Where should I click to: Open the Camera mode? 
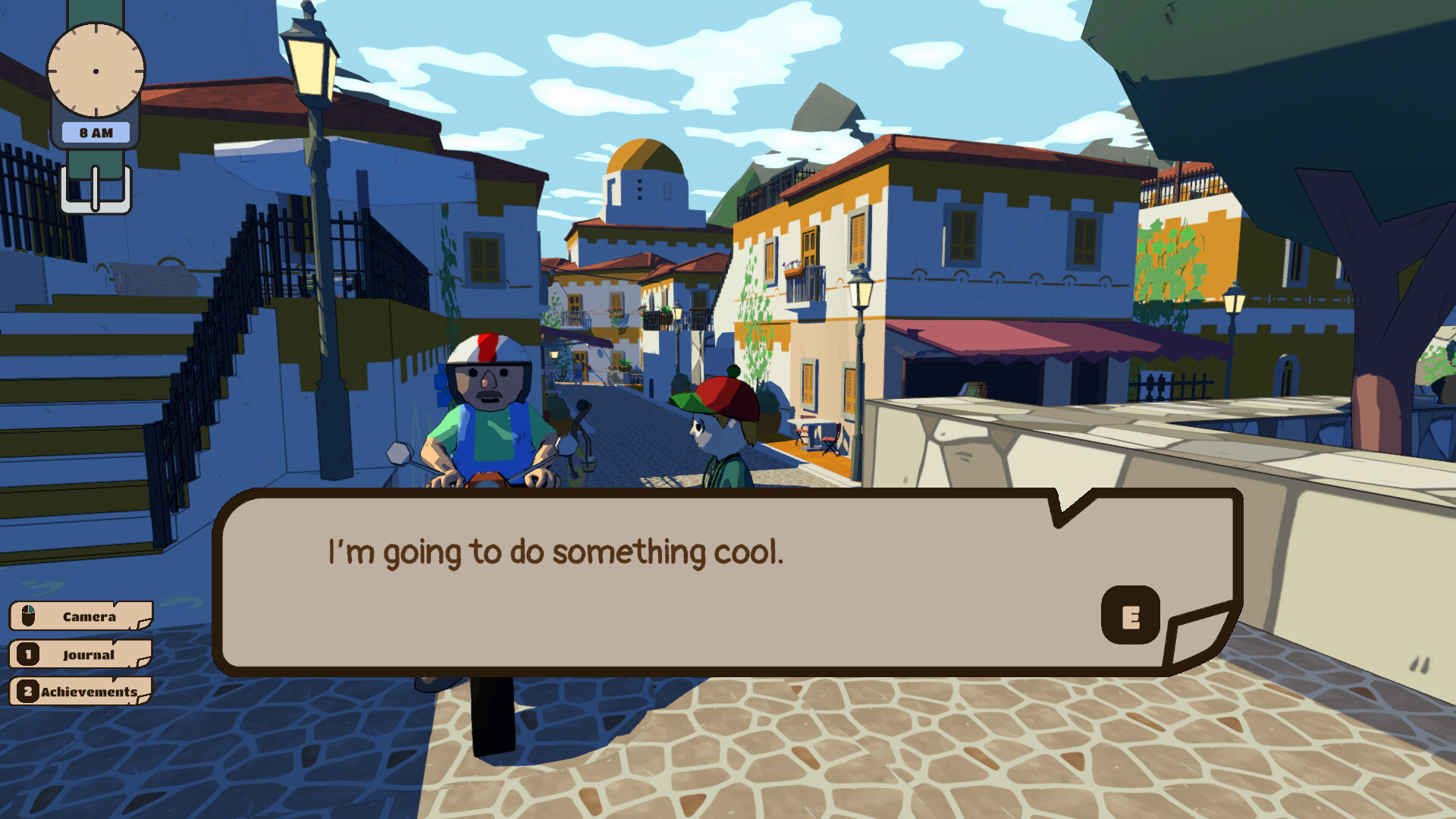[83, 617]
